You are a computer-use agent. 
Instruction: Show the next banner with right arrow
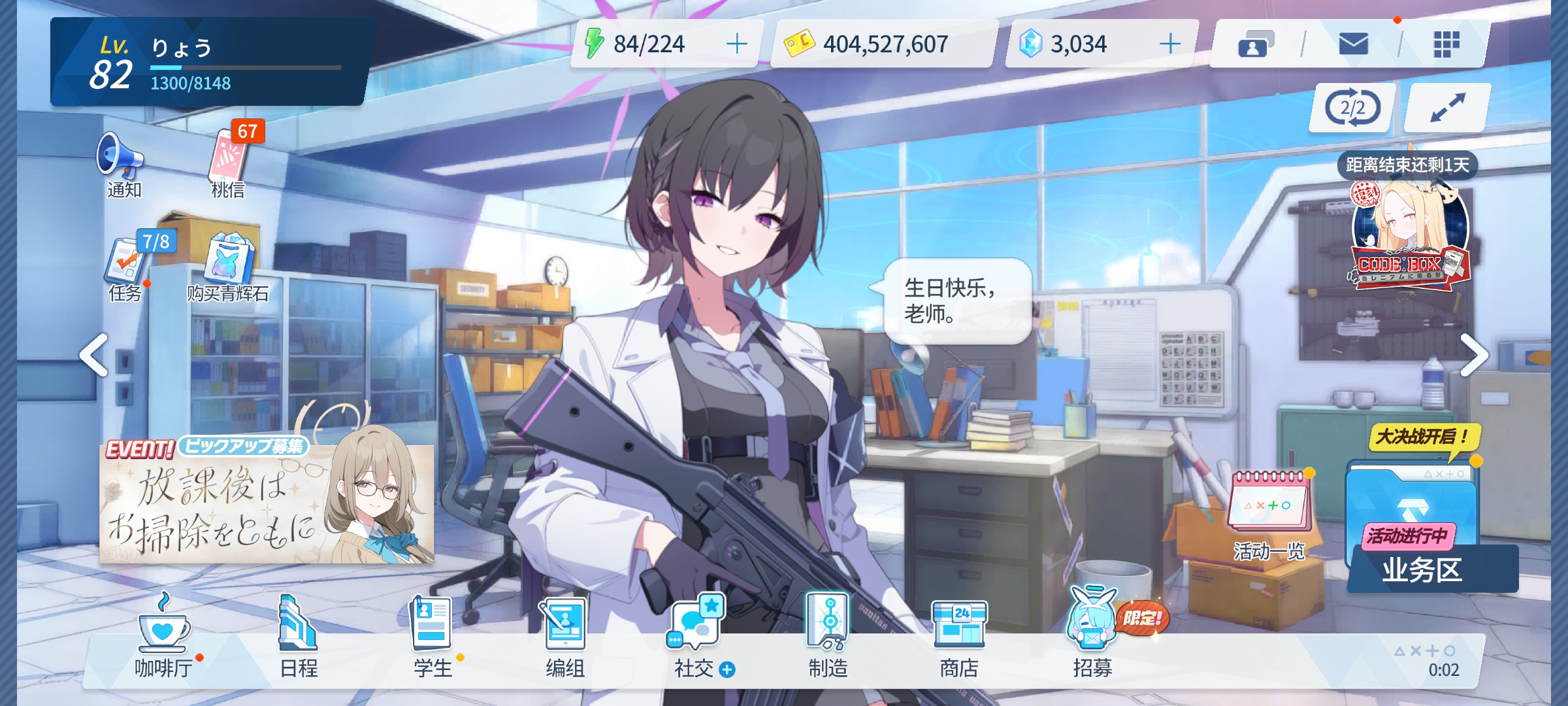pos(1474,355)
